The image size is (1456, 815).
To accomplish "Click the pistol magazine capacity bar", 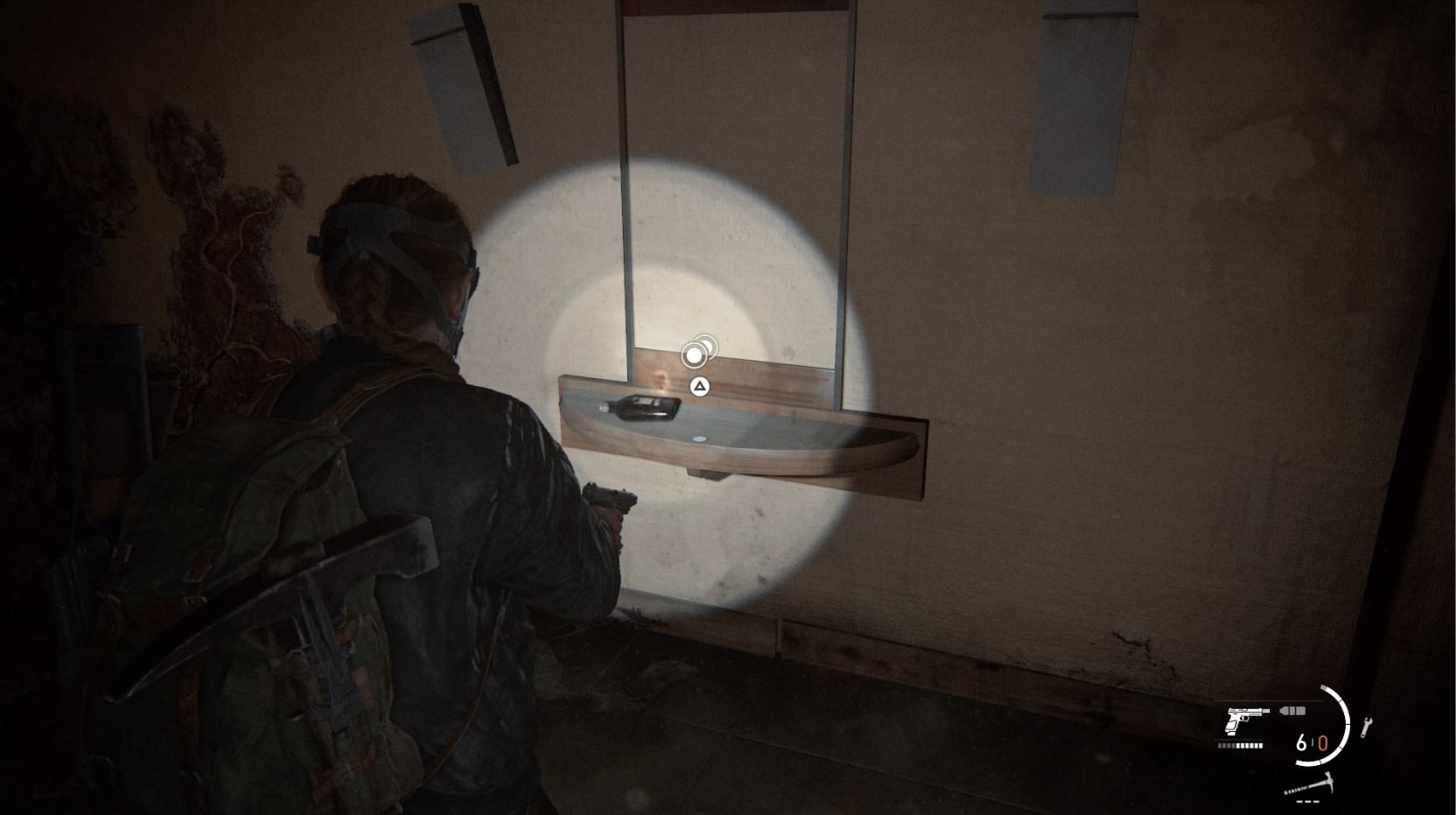I will click(1241, 746).
